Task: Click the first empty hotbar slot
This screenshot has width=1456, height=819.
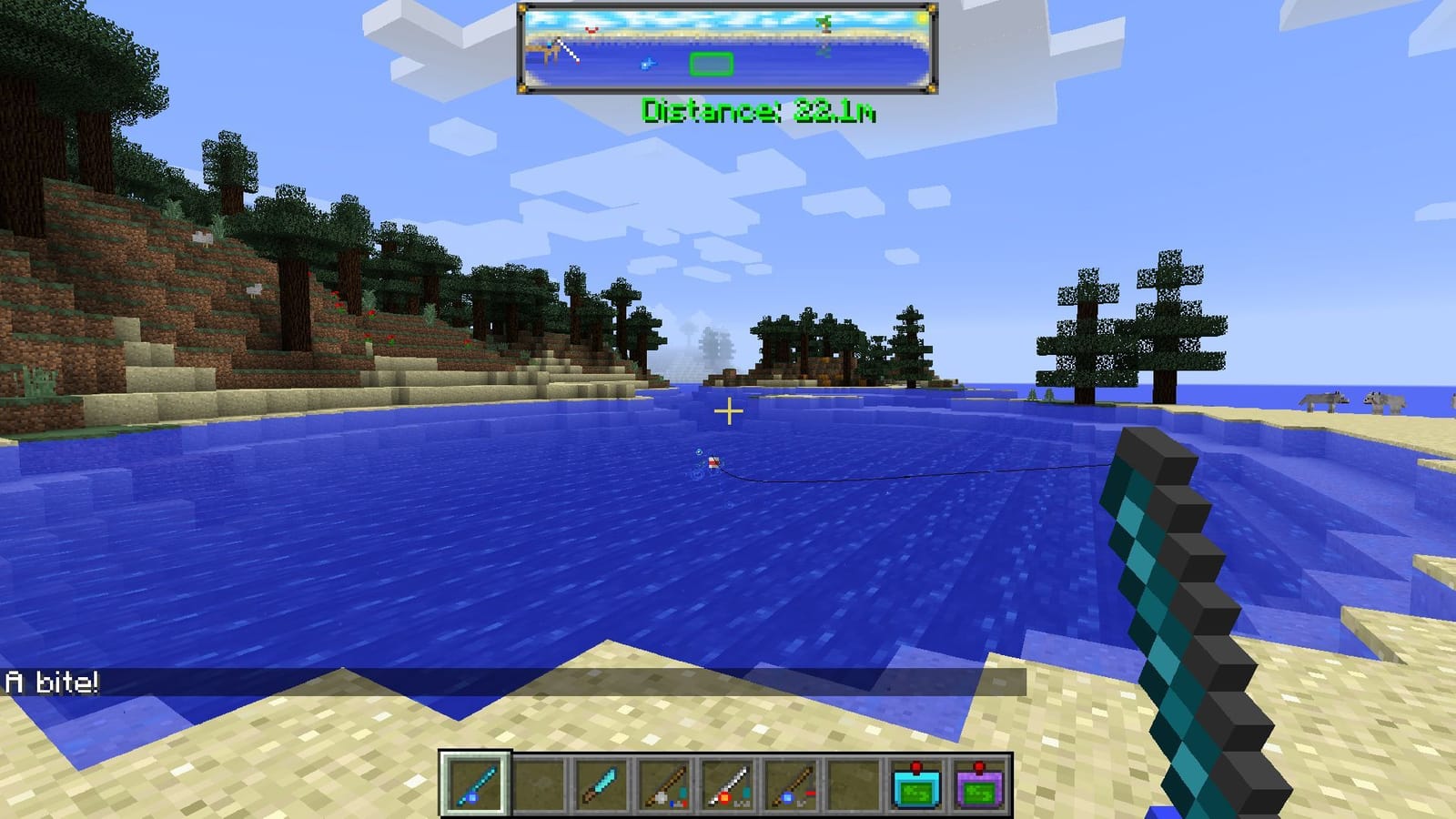Action: 541,784
